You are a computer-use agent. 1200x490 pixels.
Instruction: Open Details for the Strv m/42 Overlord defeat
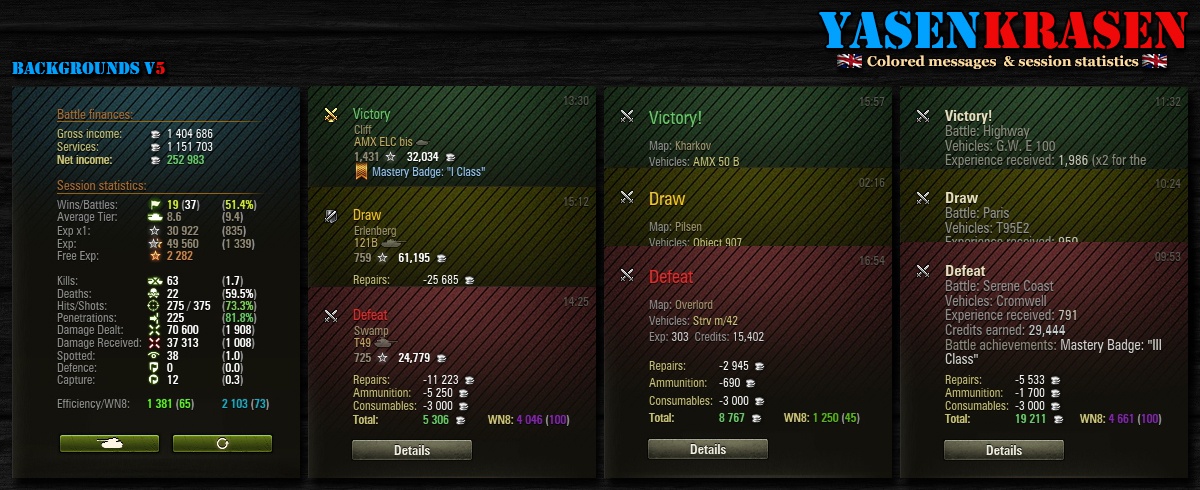[x=707, y=450]
